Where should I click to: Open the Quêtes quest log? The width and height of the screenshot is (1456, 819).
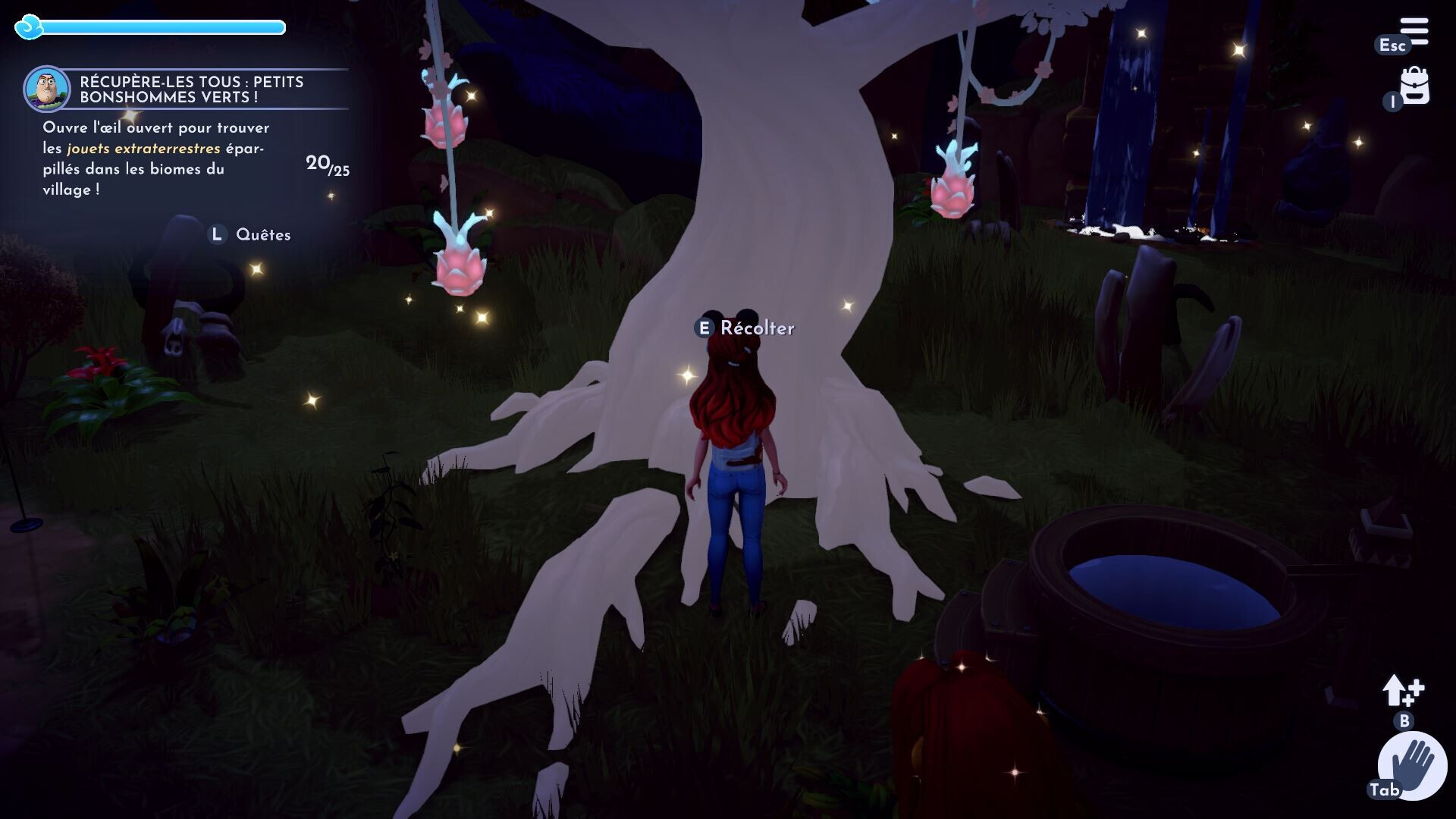pyautogui.click(x=262, y=235)
